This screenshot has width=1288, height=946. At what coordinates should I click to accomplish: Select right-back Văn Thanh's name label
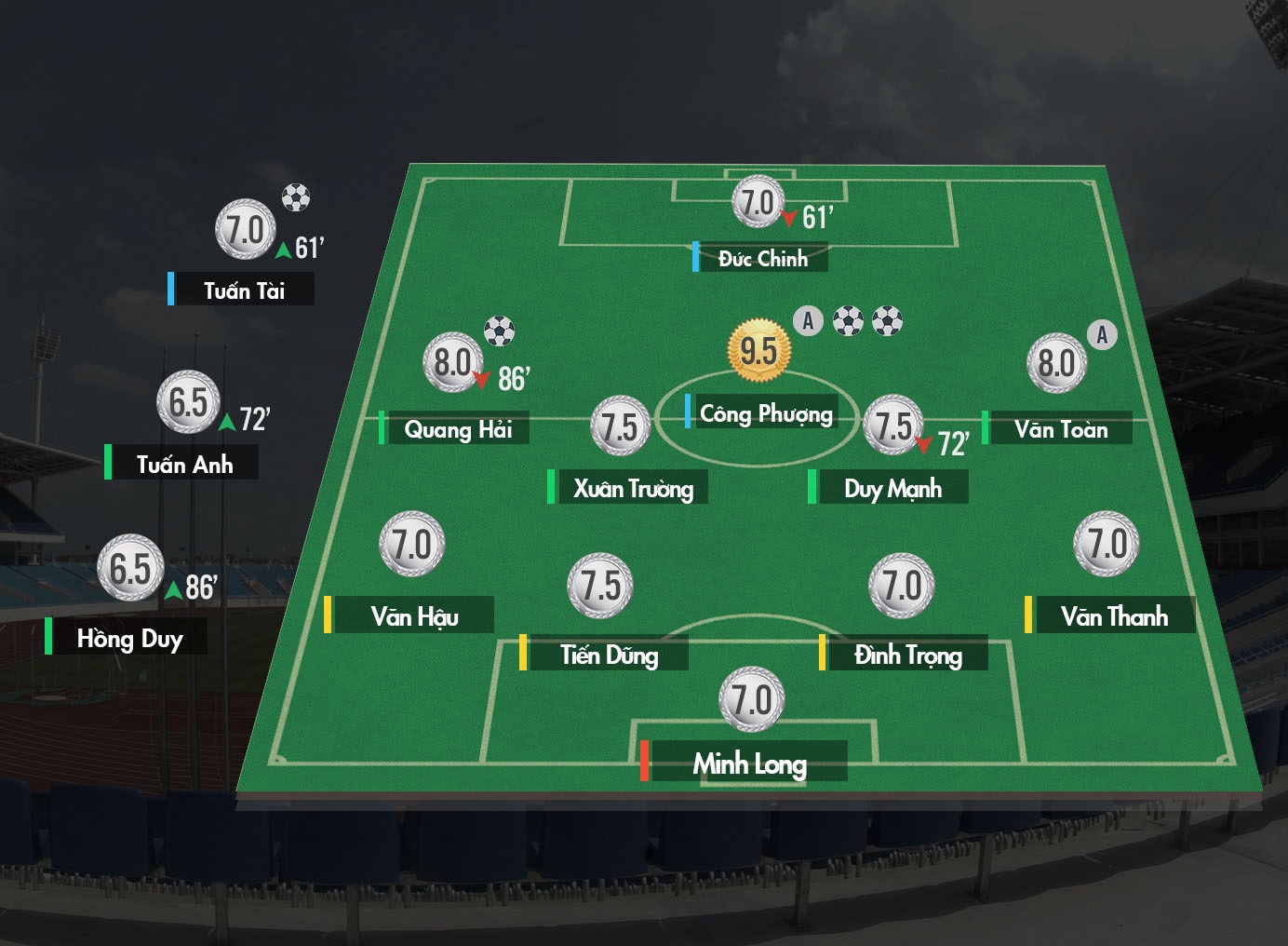(1114, 616)
